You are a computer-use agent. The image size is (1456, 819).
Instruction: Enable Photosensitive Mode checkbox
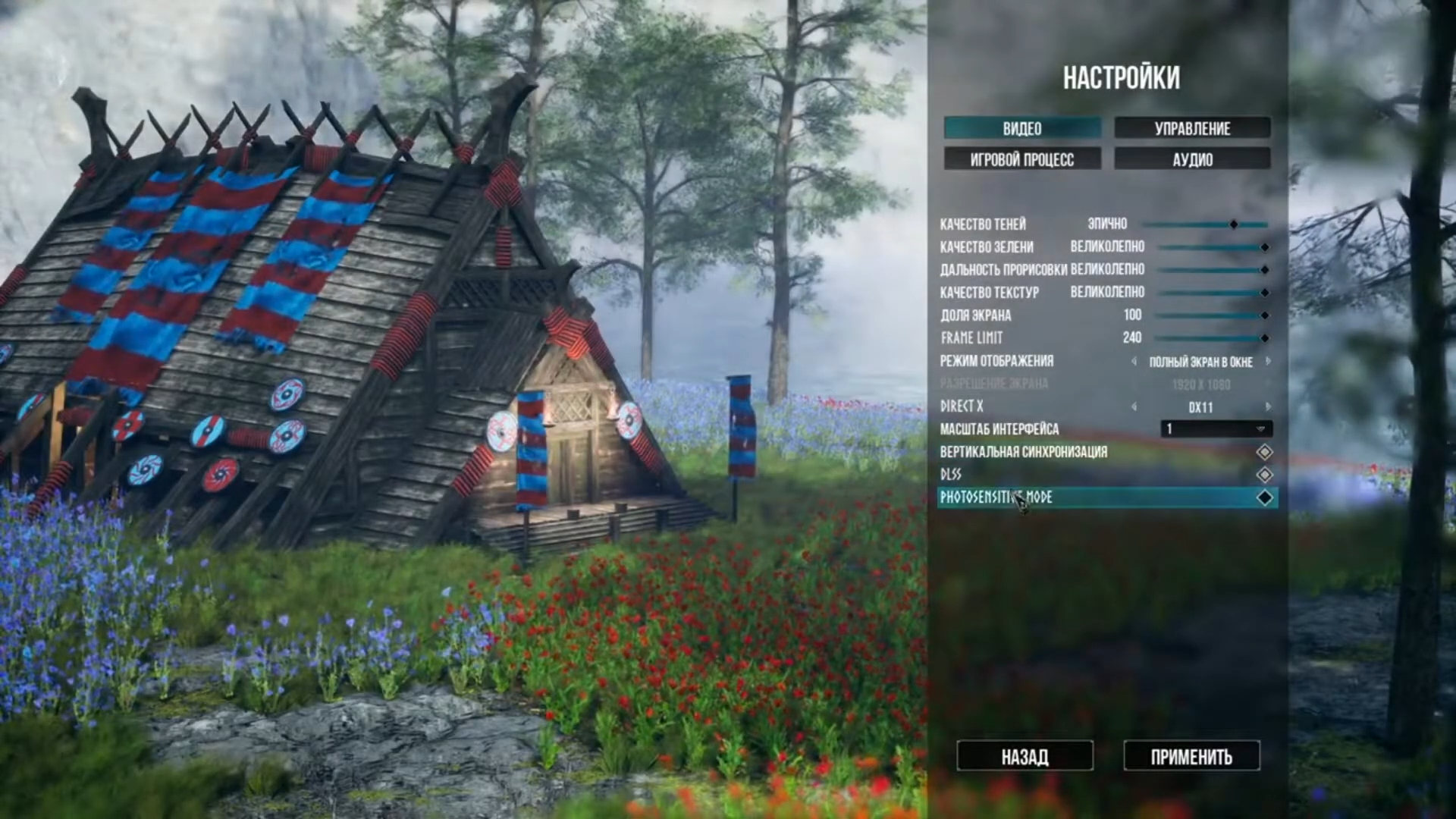[1264, 497]
